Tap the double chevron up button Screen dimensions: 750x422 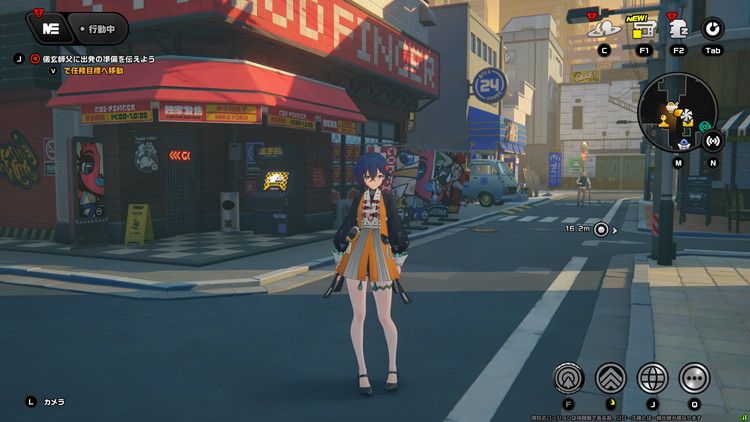pos(609,377)
